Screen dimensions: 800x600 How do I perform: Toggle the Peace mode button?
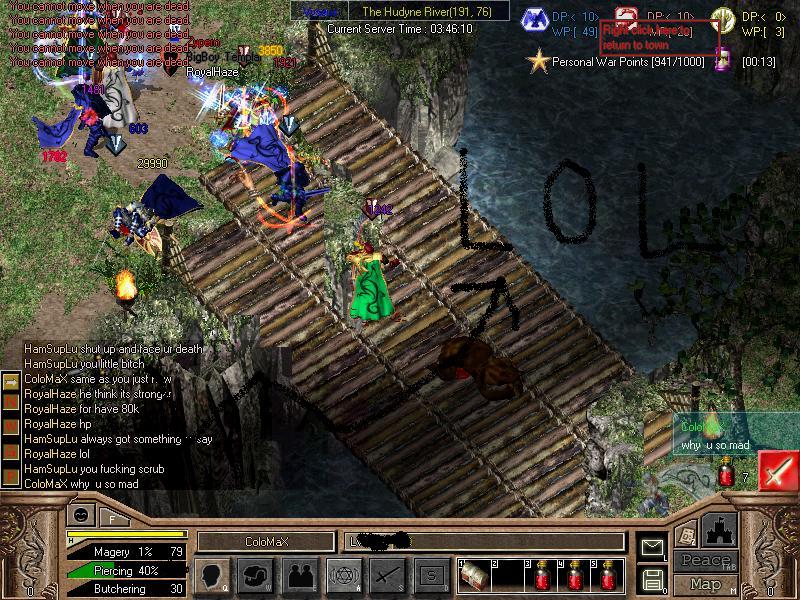[705, 561]
